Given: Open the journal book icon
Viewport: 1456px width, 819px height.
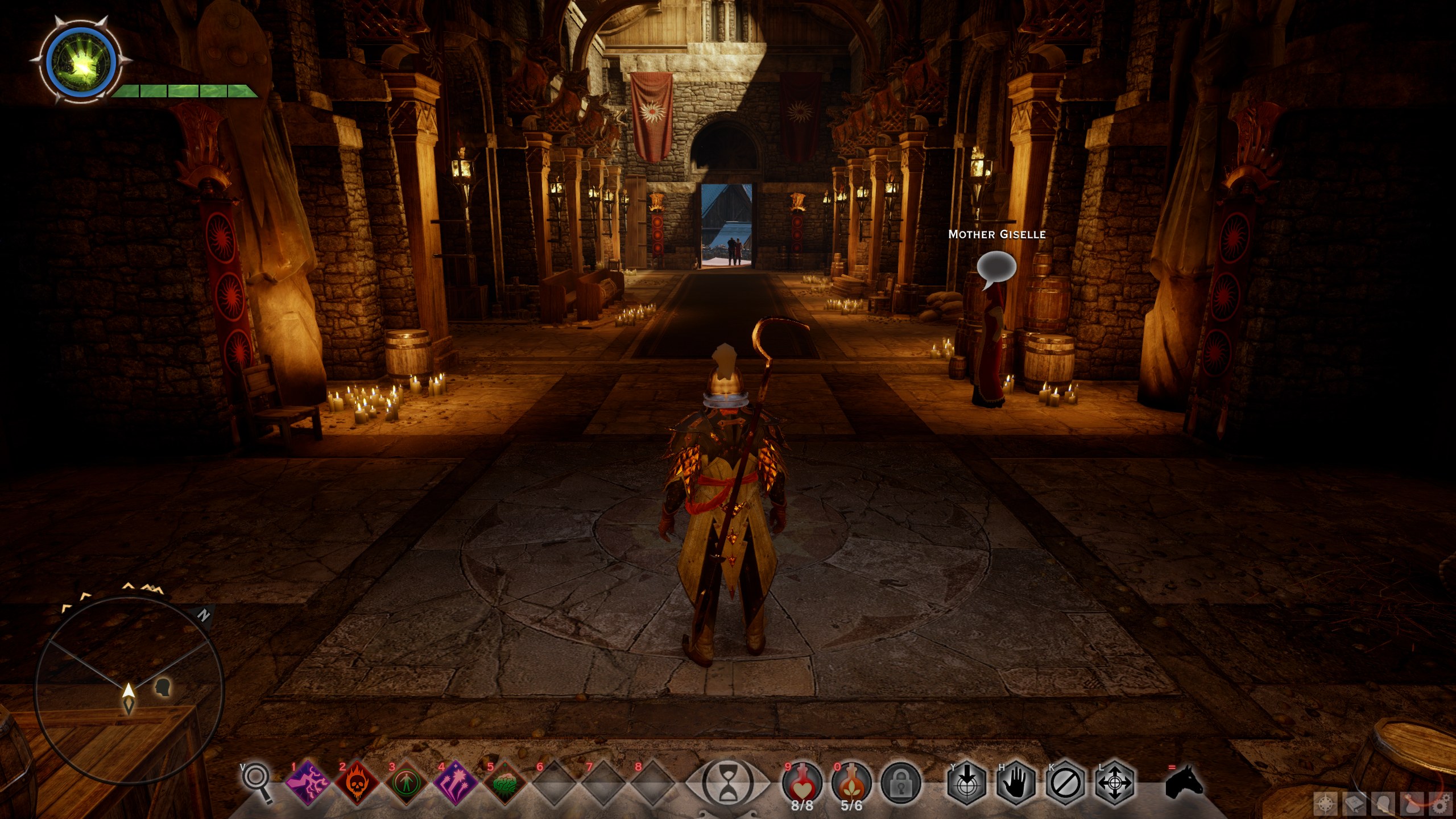Looking at the screenshot, I should [x=1355, y=804].
